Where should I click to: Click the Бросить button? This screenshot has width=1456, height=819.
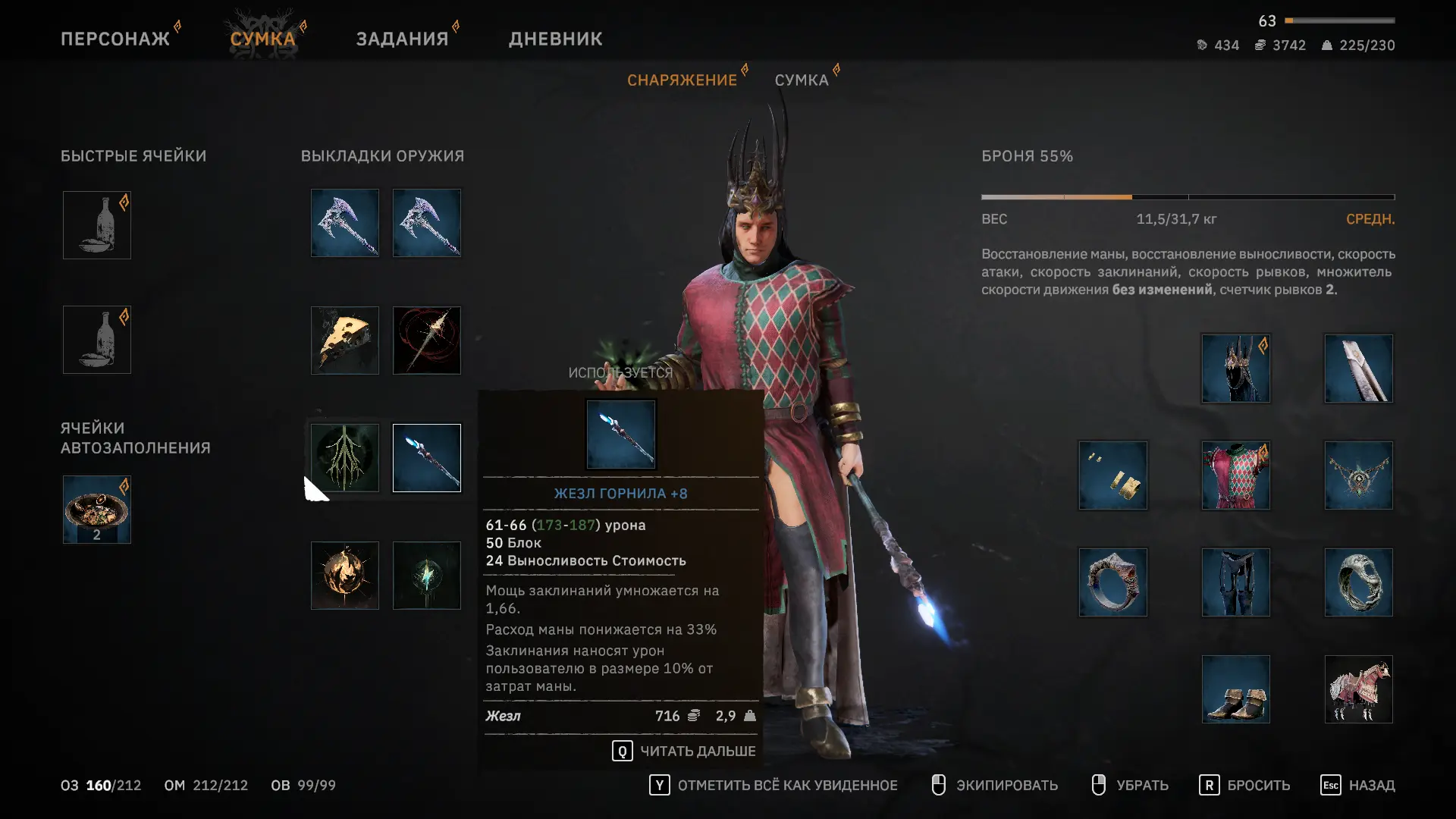[1244, 785]
